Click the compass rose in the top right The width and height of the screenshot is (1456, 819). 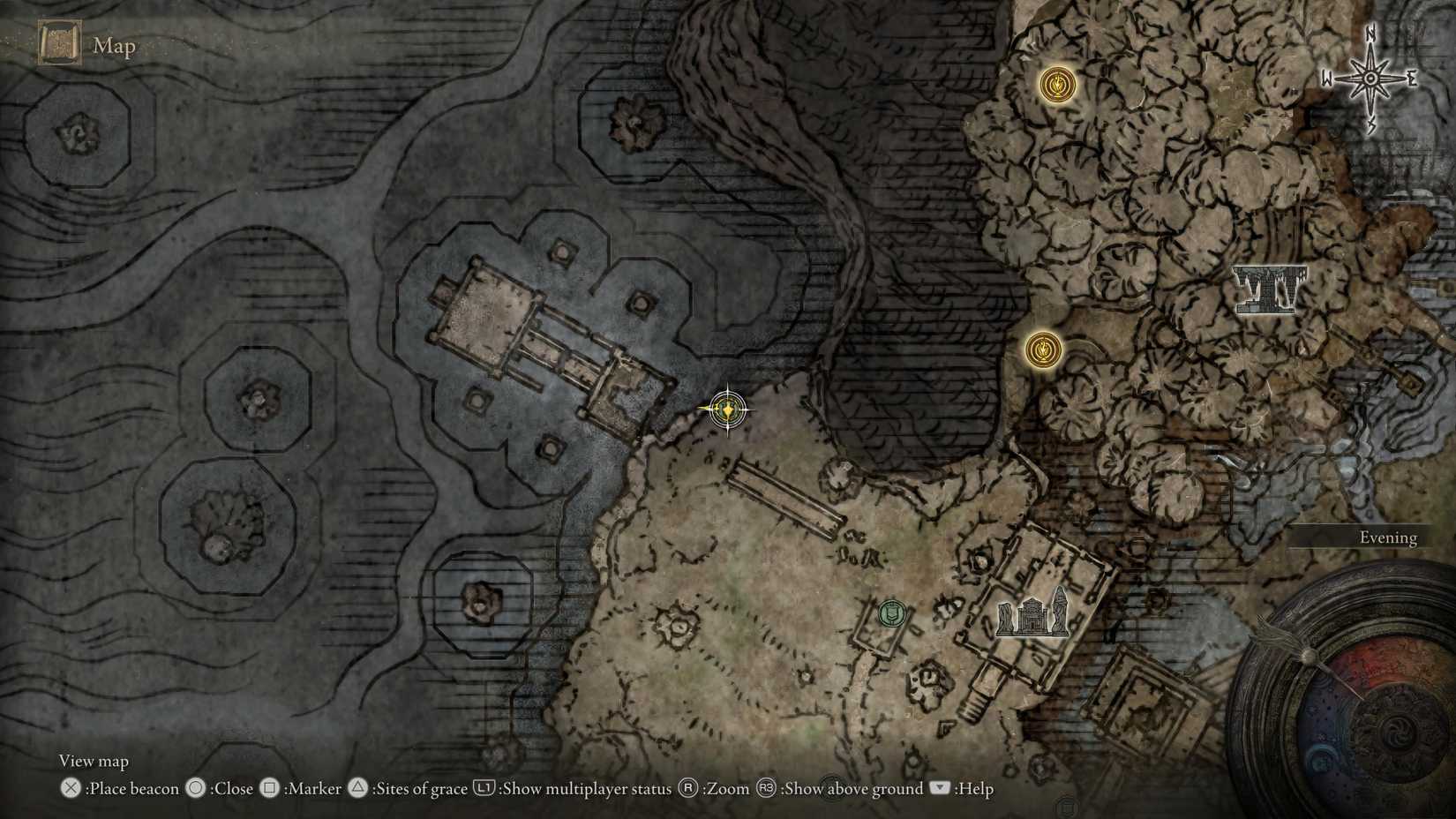1370,79
